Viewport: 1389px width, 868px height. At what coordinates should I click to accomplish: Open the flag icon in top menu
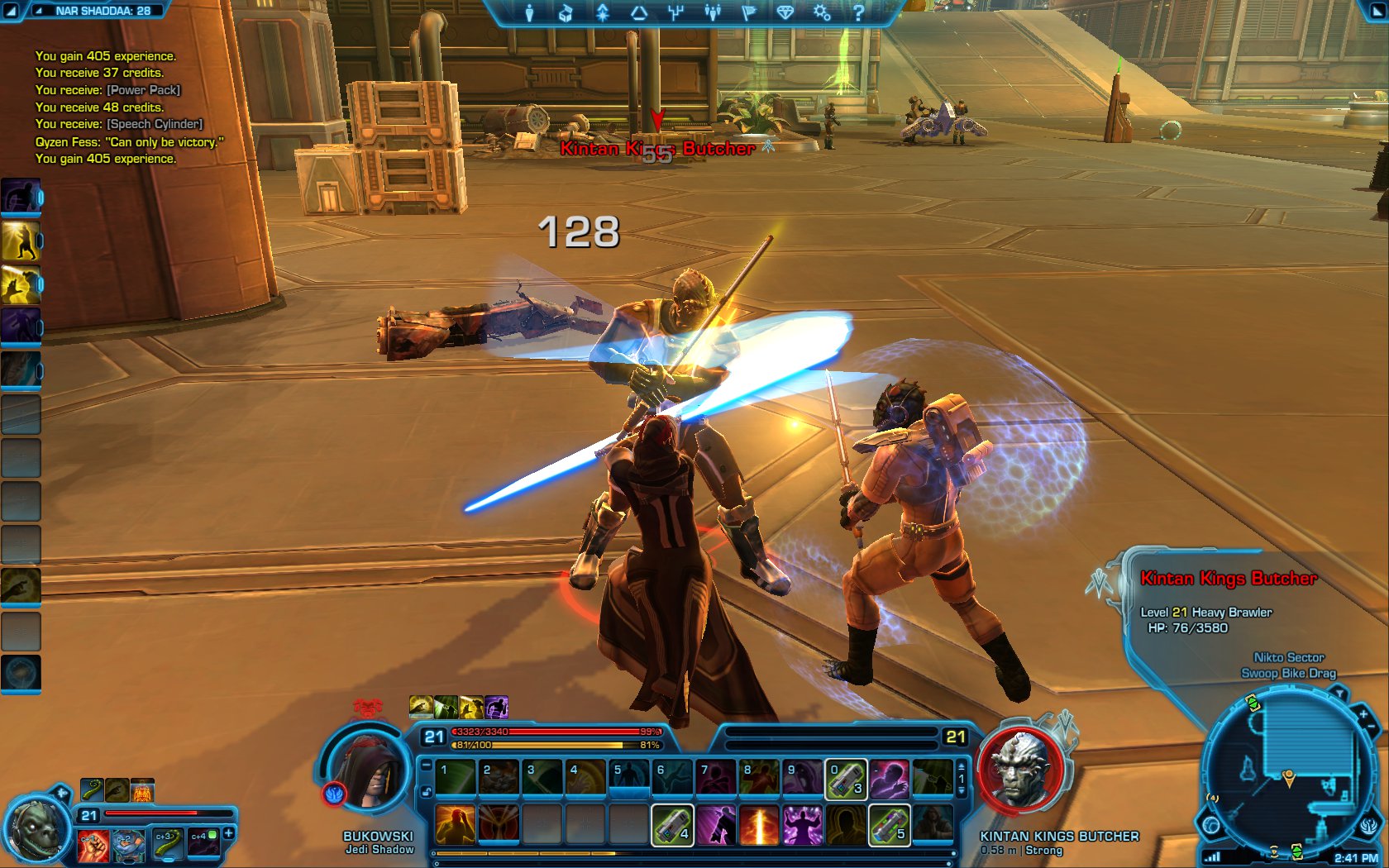click(749, 12)
